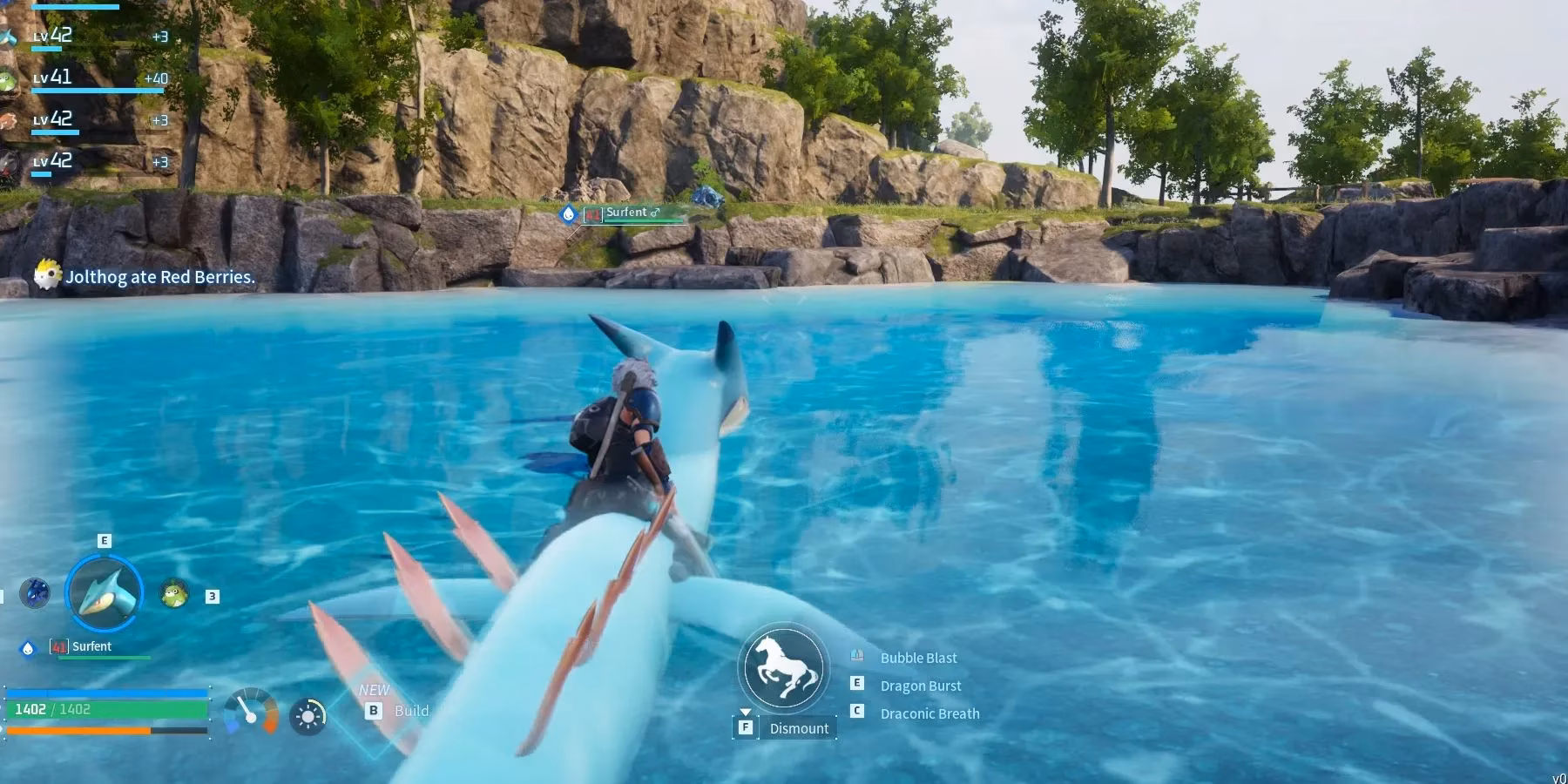Image resolution: width=1568 pixels, height=784 pixels.
Task: Select the Bubble Blast water skill icon
Action: [857, 655]
